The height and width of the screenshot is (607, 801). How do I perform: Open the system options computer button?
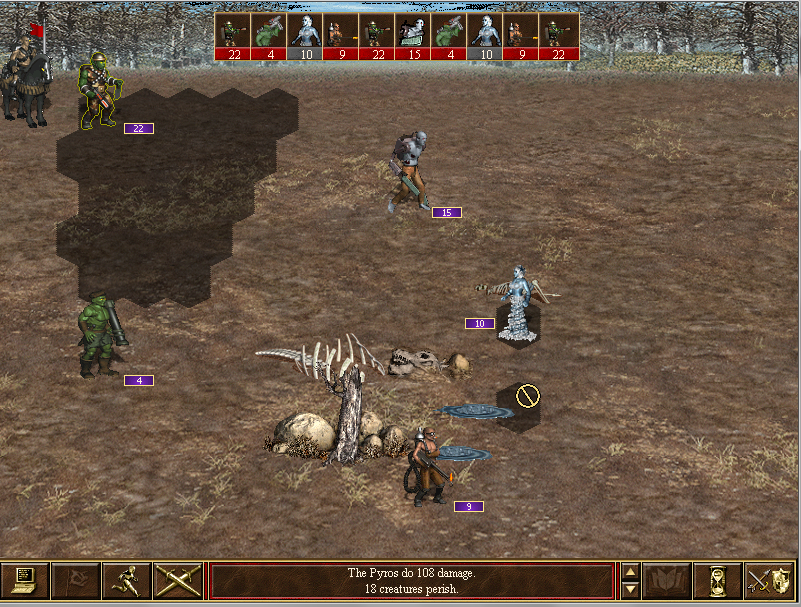pyautogui.click(x=25, y=581)
